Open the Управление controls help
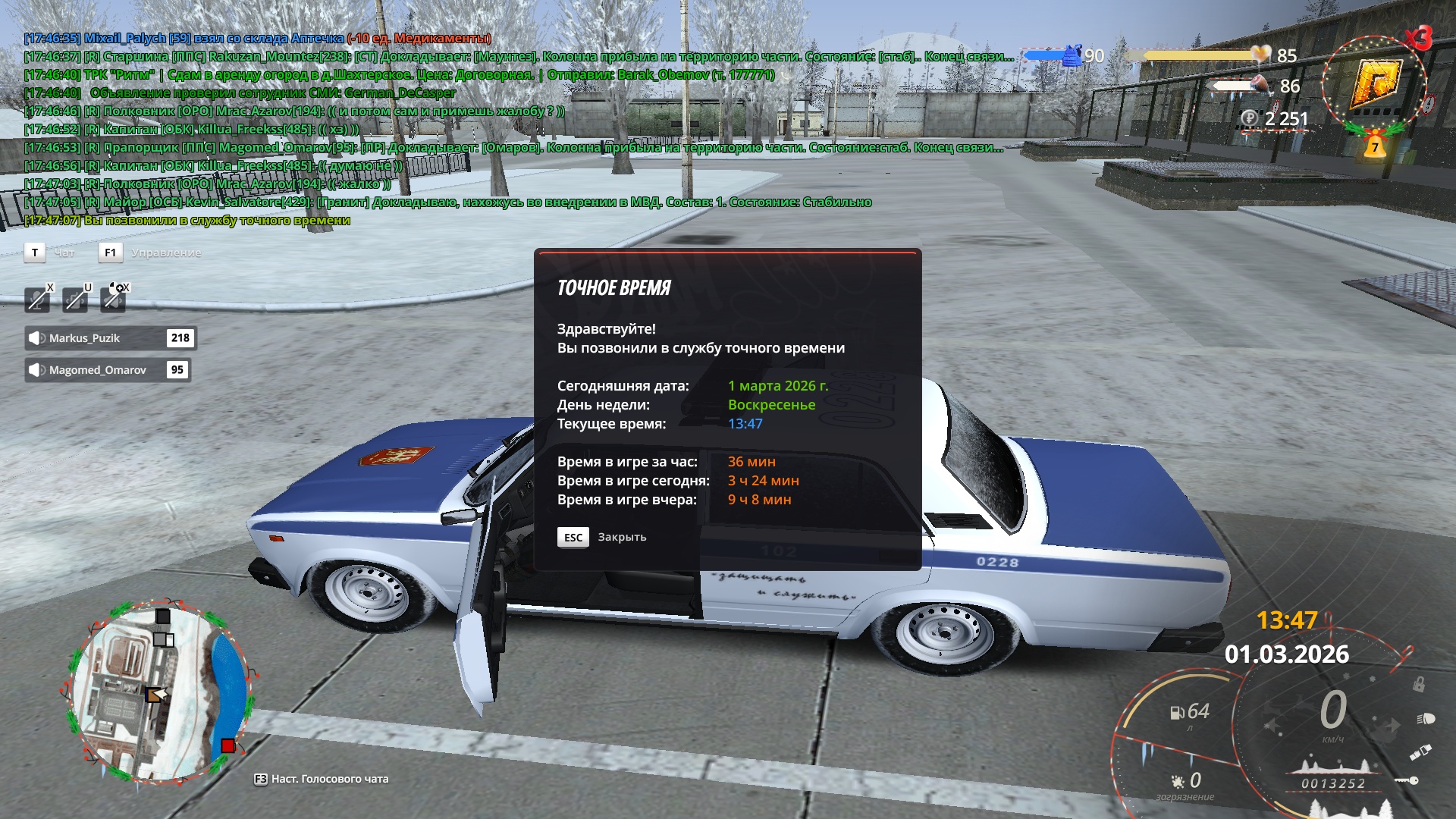 pyautogui.click(x=165, y=253)
